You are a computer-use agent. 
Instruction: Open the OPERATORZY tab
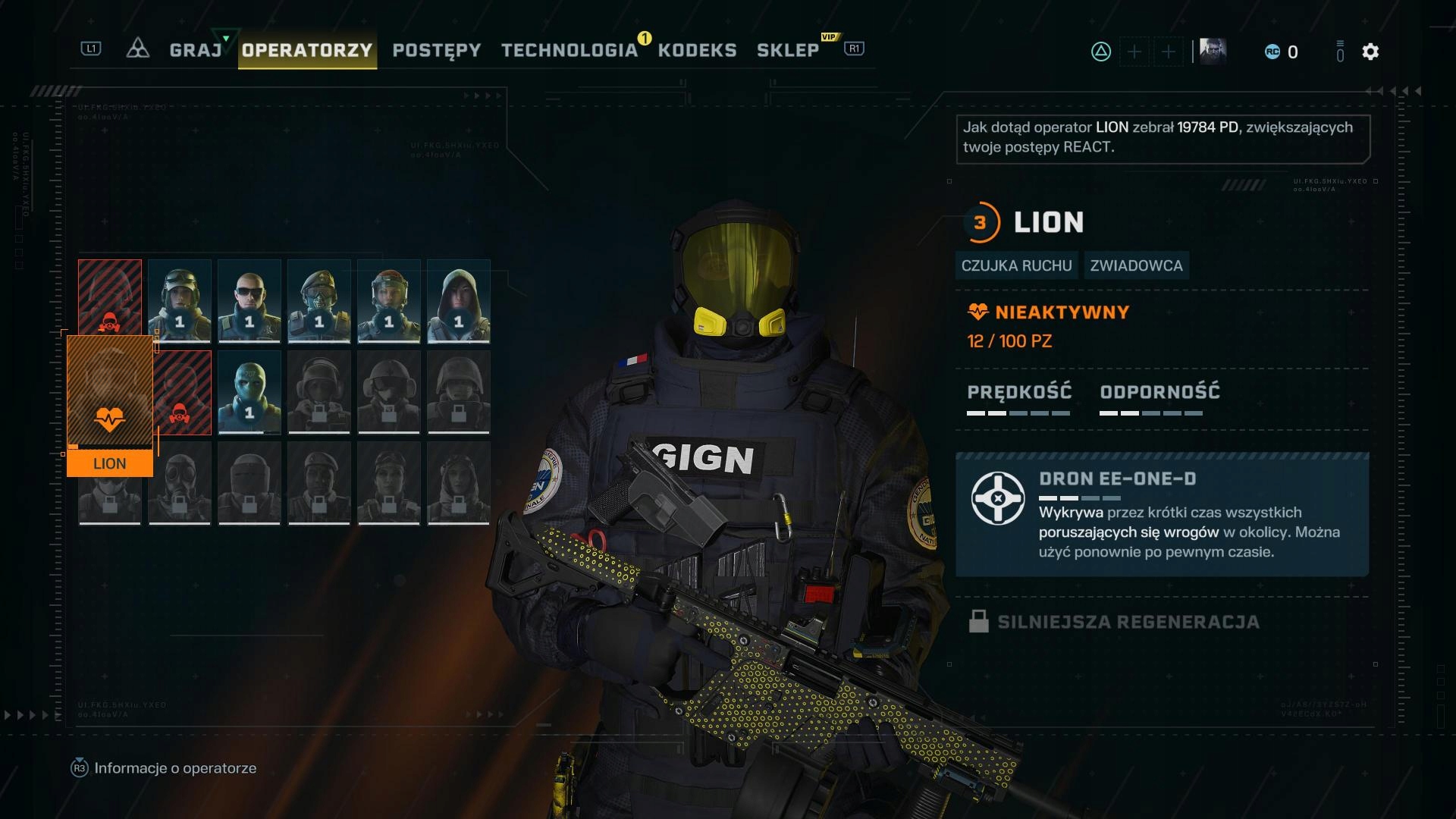[307, 50]
